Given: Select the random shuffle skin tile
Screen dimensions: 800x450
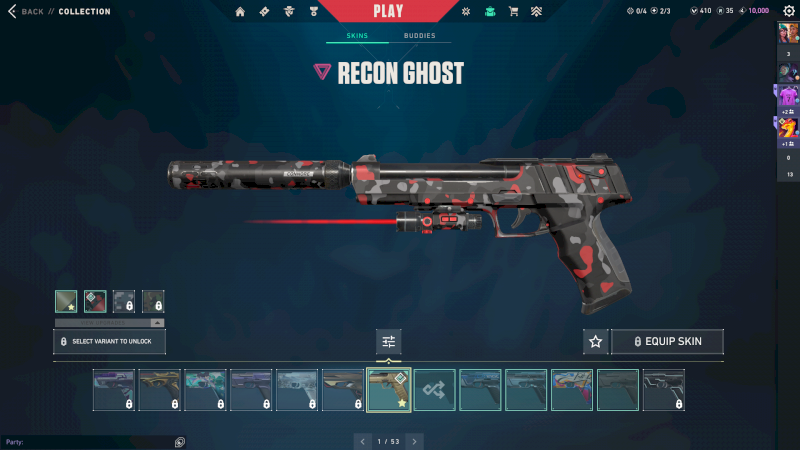Looking at the screenshot, I should [434, 390].
